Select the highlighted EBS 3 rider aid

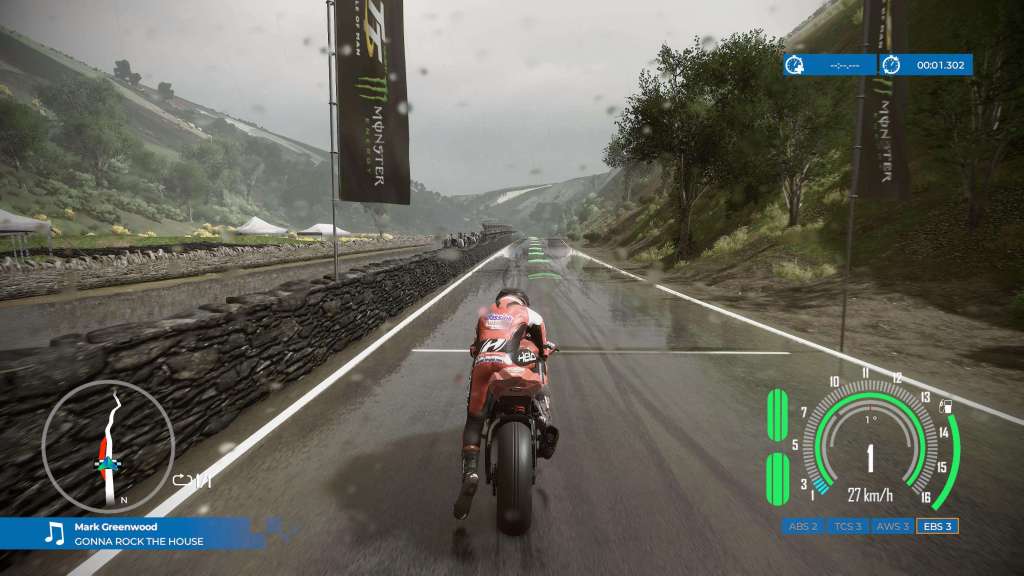(938, 526)
